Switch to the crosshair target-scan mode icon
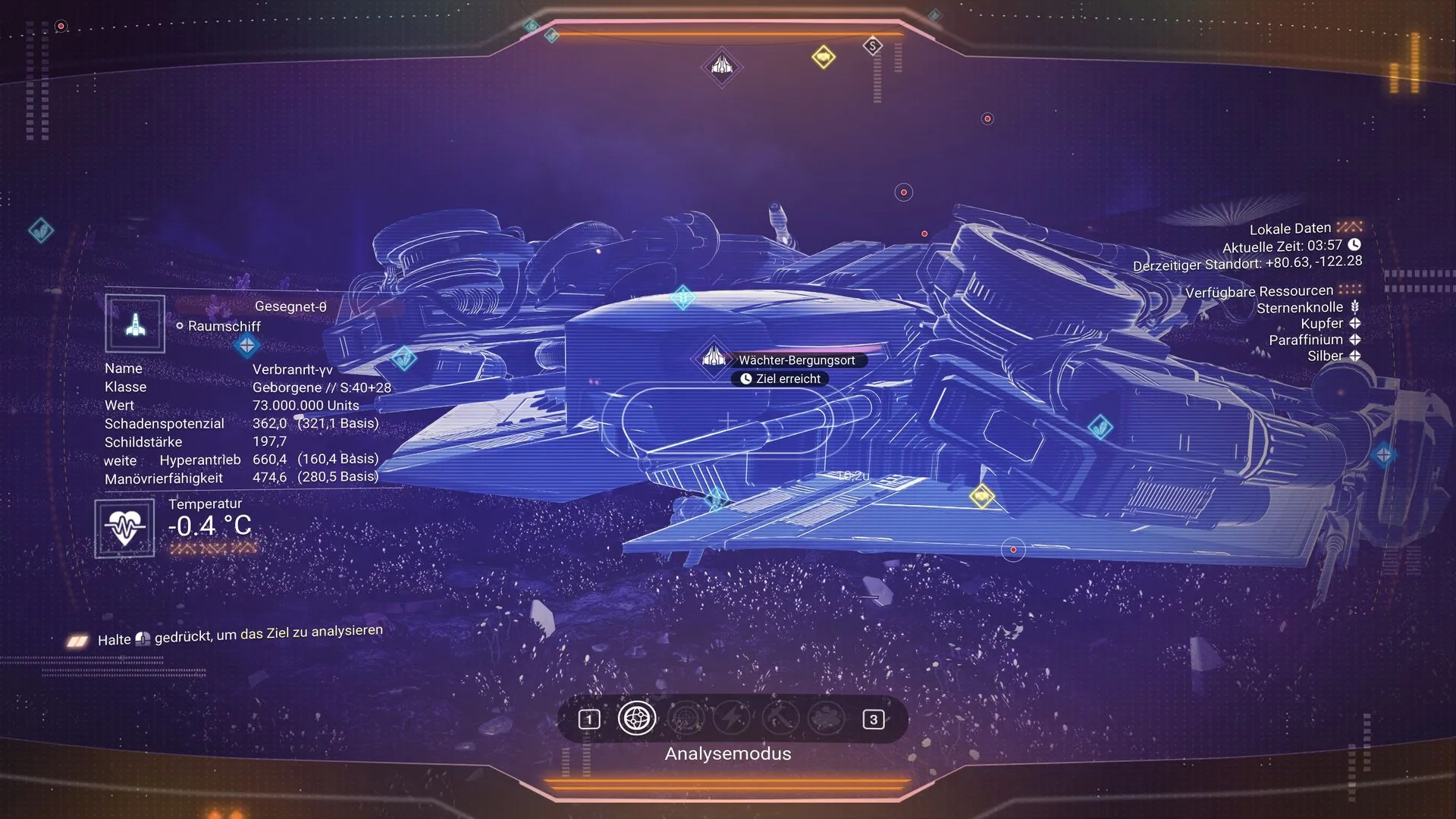1456x819 pixels. [685, 718]
